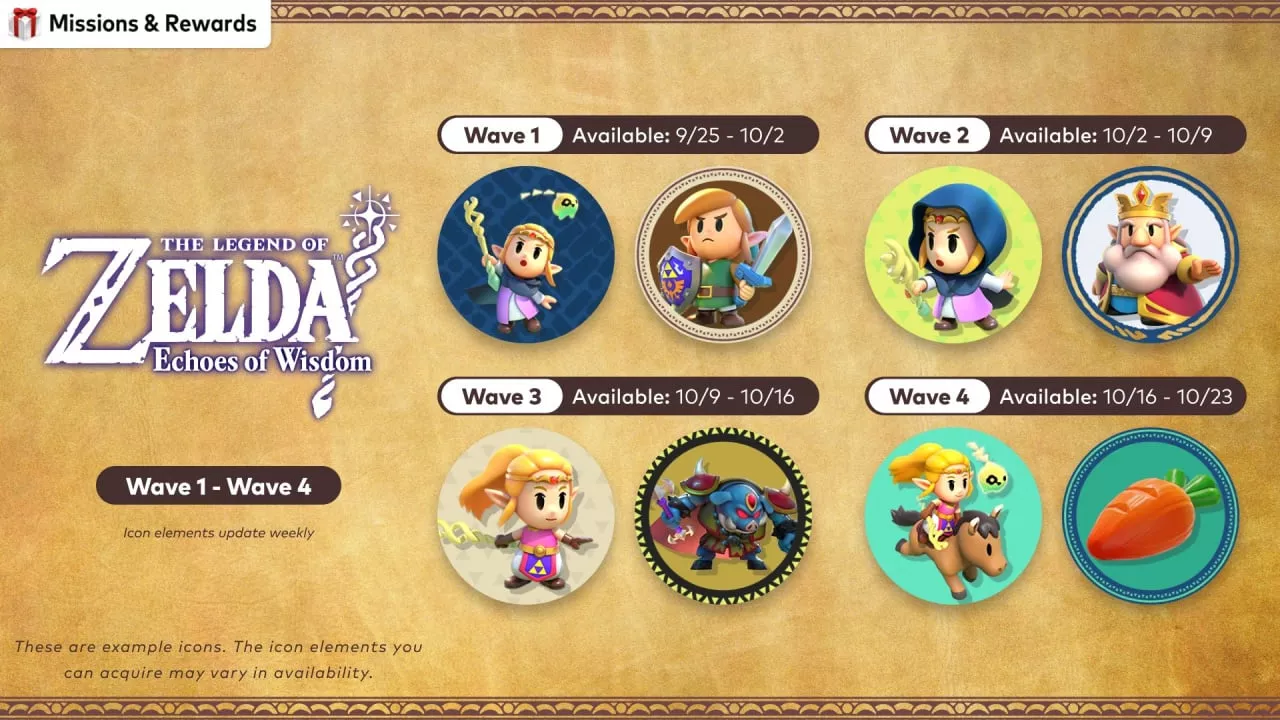Choose the Zelda riding a horse icon

point(952,516)
